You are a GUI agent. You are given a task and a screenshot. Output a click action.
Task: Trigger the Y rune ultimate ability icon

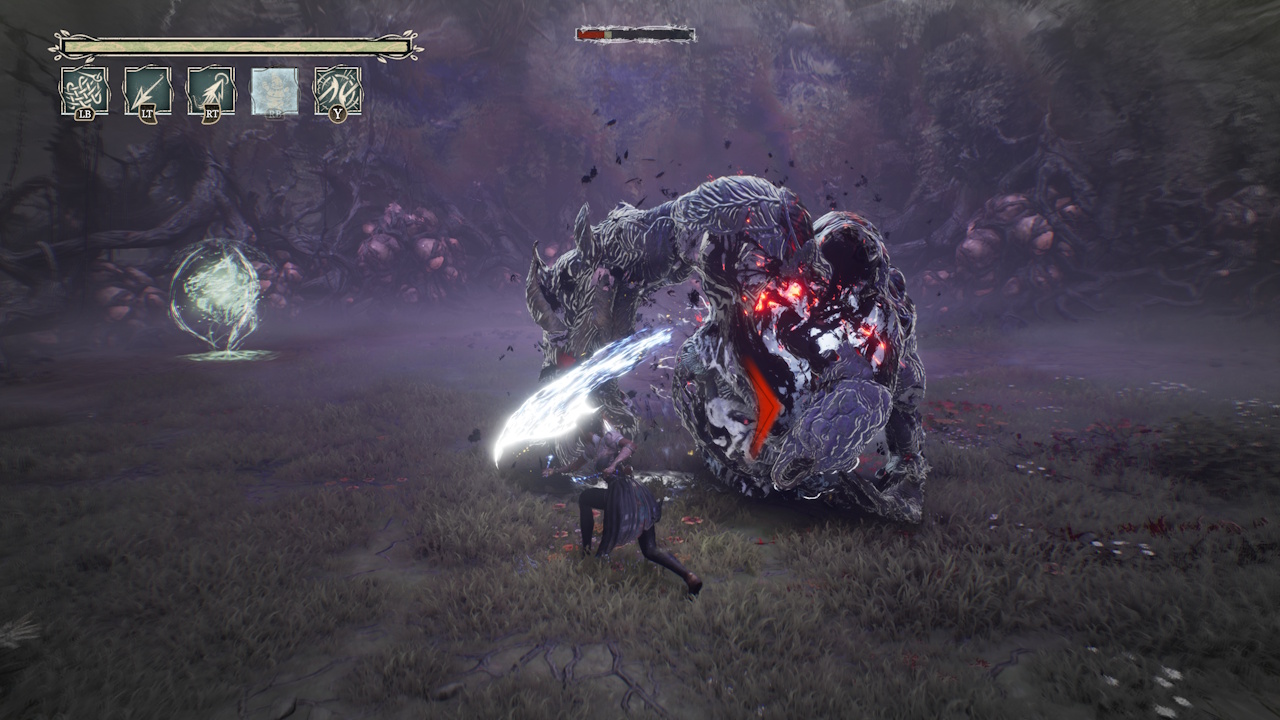pyautogui.click(x=337, y=88)
